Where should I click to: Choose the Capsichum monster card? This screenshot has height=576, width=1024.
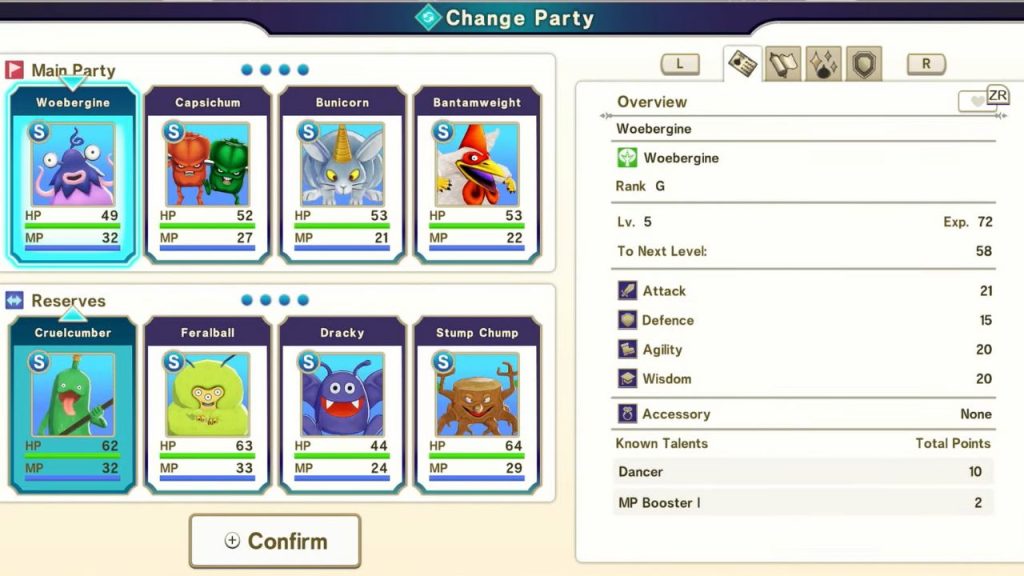pos(207,175)
